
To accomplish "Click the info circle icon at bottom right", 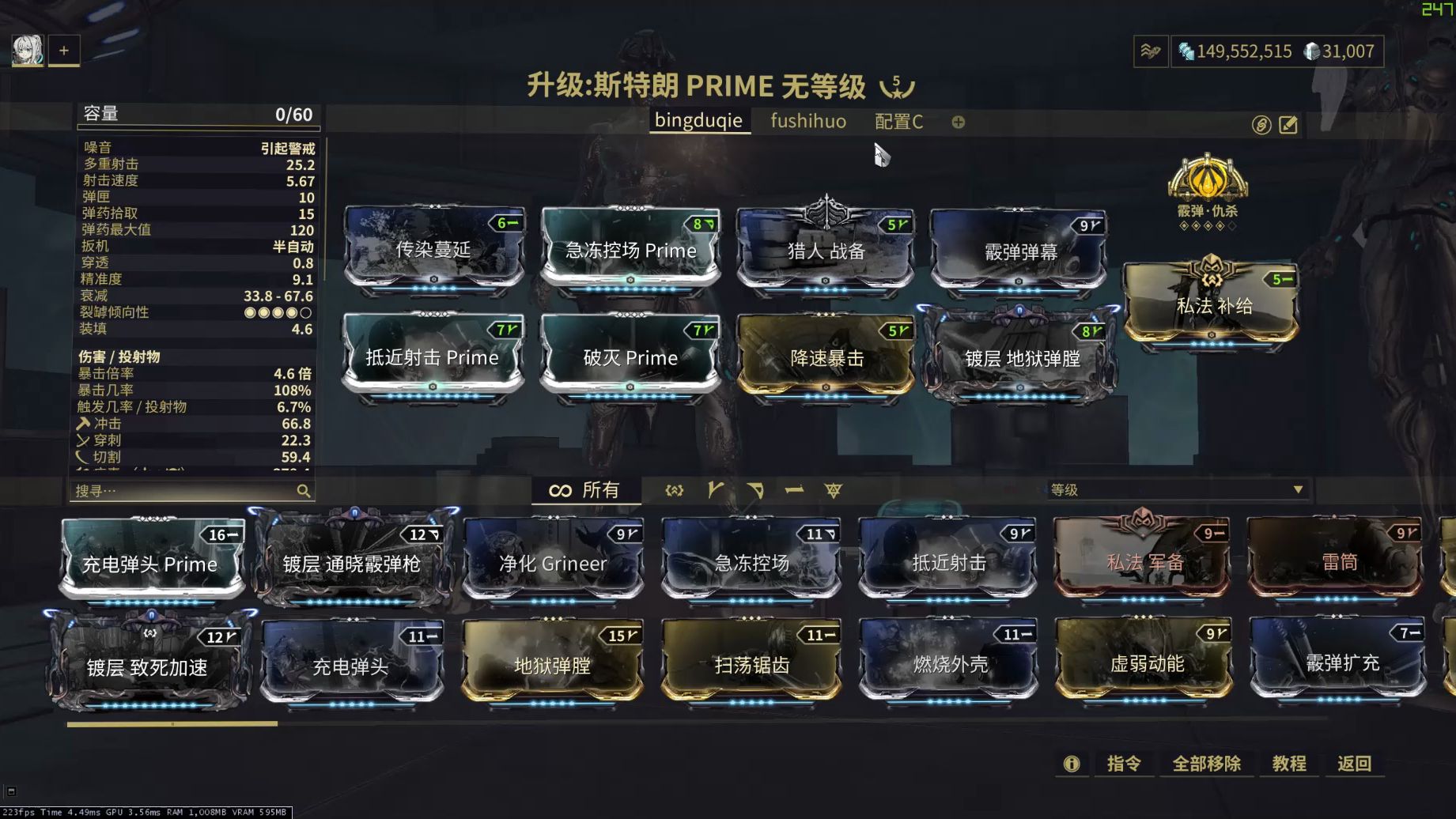I will point(1072,764).
